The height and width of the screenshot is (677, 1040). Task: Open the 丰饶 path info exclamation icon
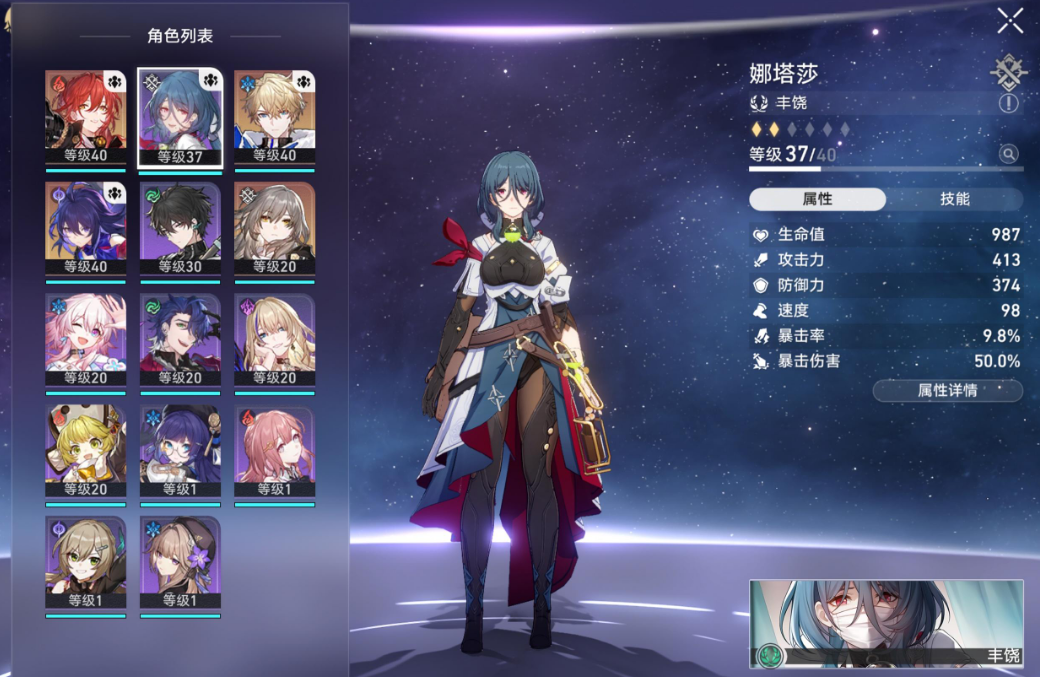1008,103
